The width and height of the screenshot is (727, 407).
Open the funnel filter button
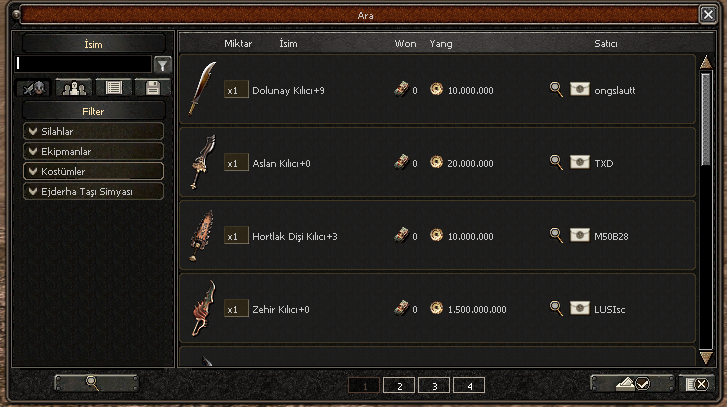click(x=163, y=64)
